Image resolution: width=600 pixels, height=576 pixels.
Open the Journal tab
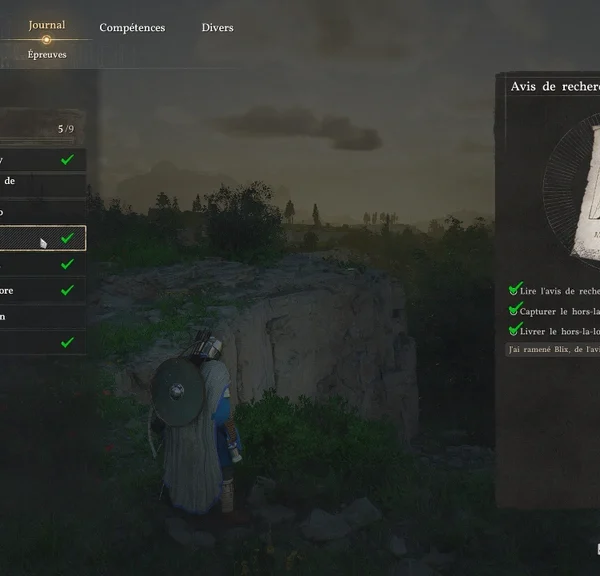47,26
